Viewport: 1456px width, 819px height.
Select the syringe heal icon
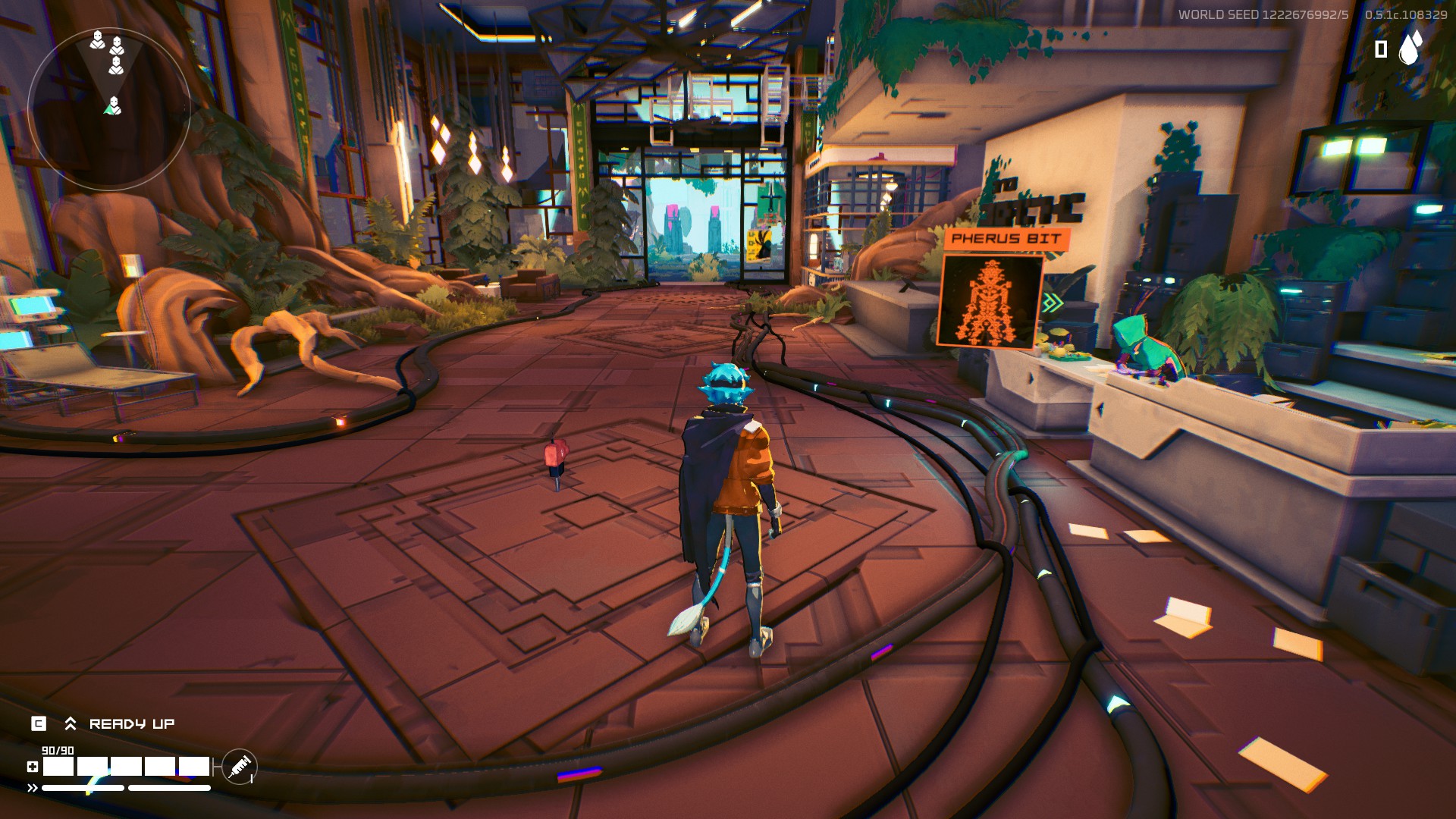[240, 767]
